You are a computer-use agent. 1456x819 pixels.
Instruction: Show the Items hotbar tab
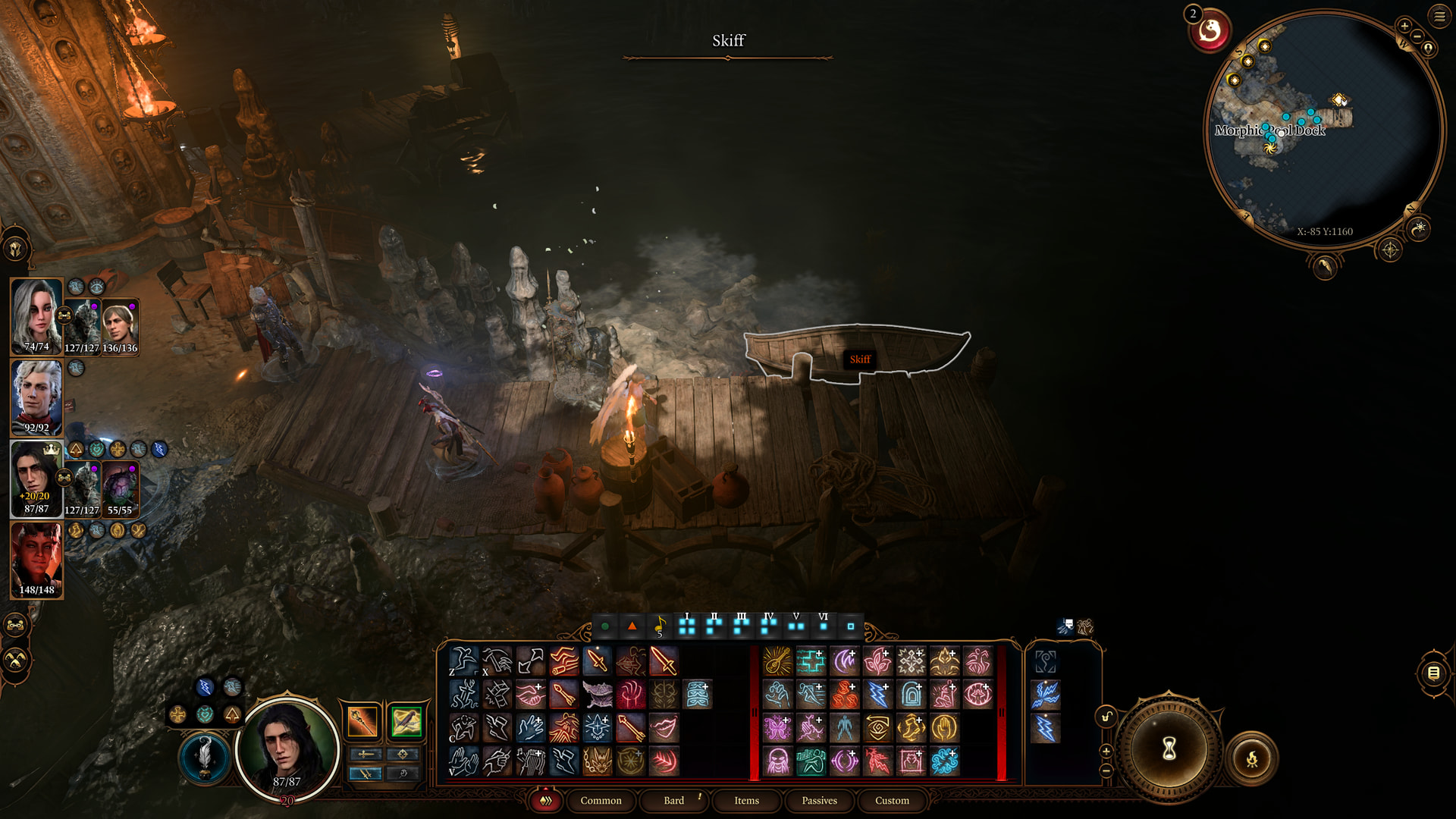click(x=746, y=801)
